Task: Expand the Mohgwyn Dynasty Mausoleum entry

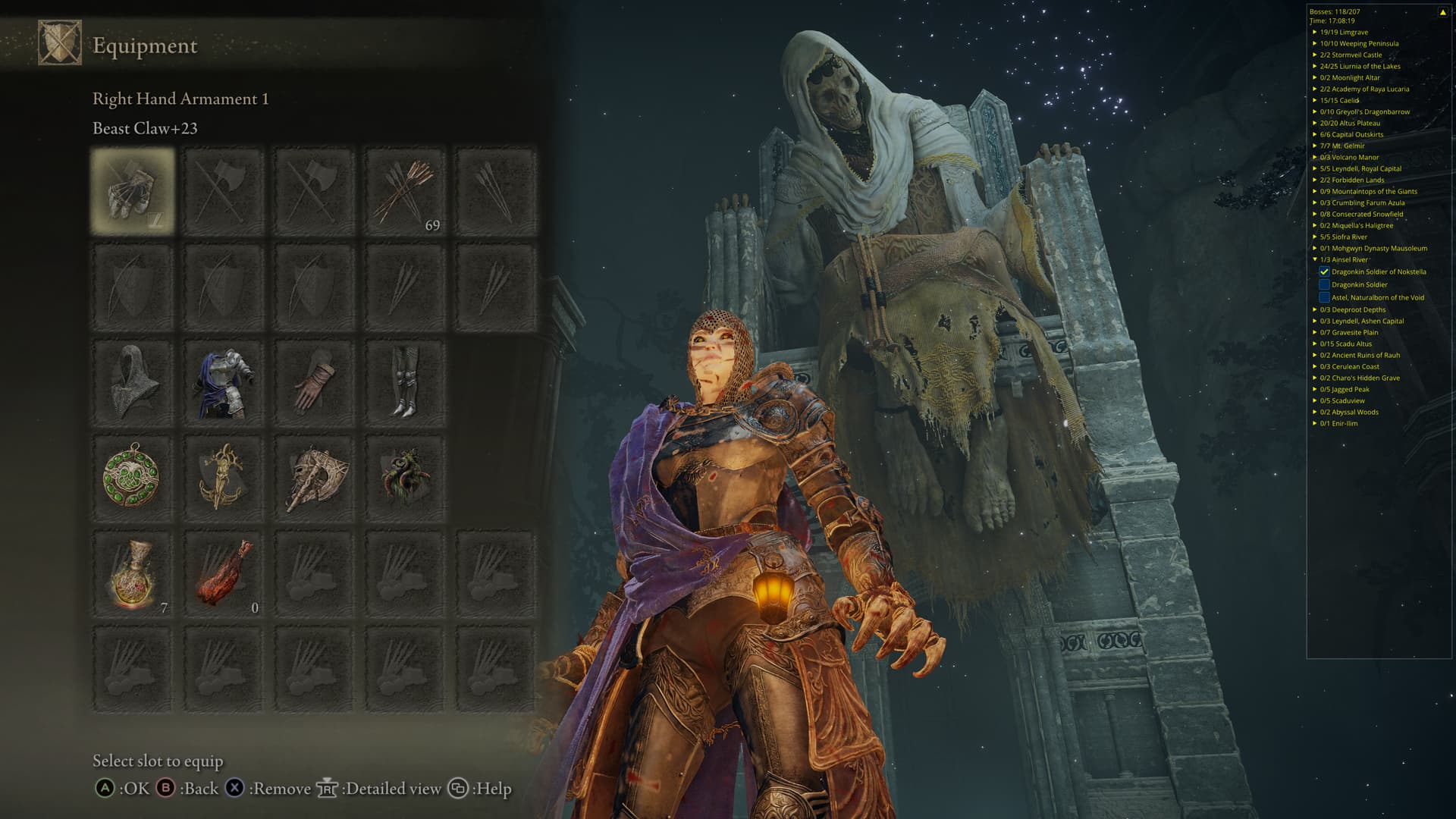Action: (x=1315, y=248)
